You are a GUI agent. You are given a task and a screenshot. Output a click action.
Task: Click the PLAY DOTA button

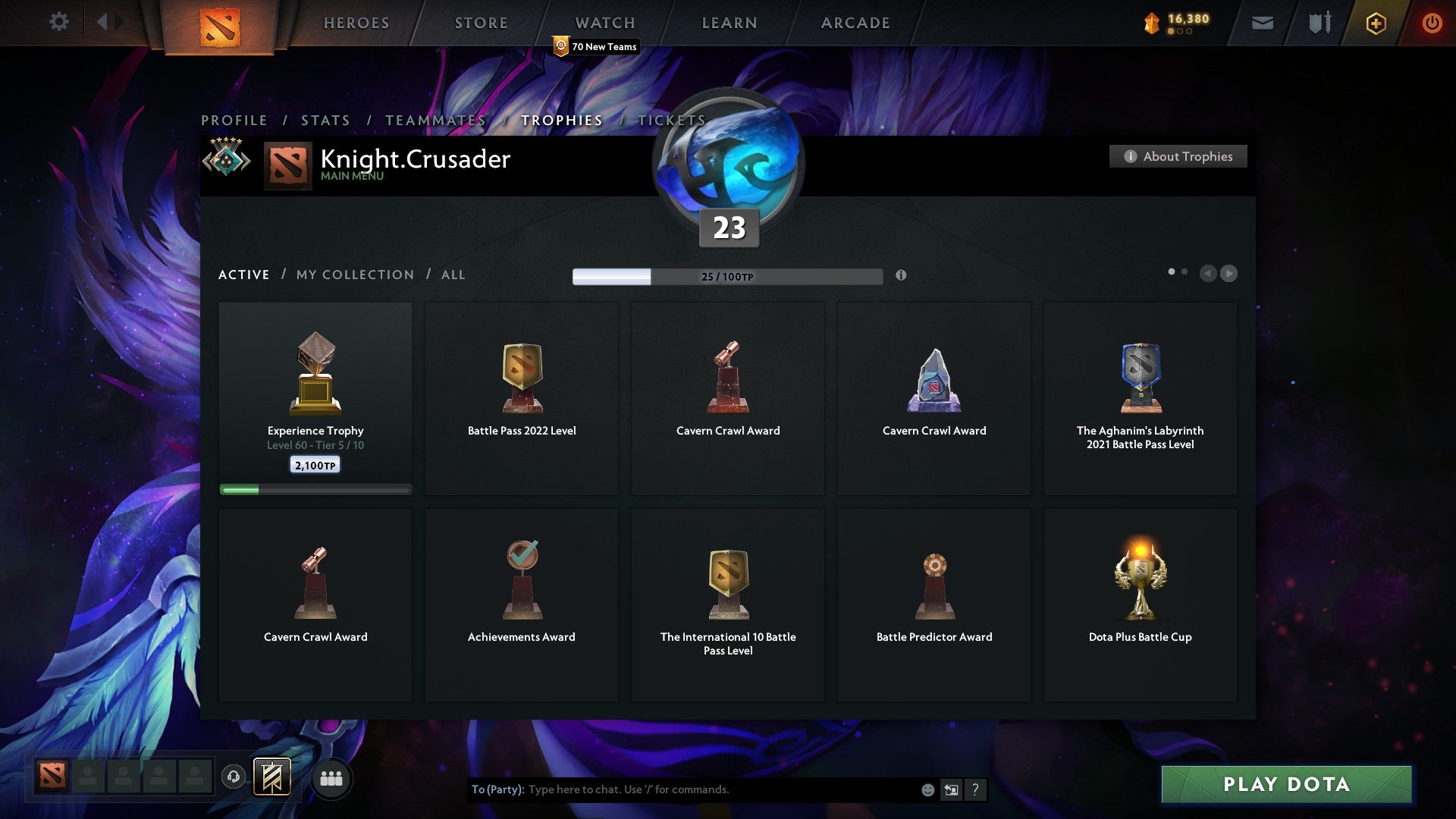tap(1285, 785)
